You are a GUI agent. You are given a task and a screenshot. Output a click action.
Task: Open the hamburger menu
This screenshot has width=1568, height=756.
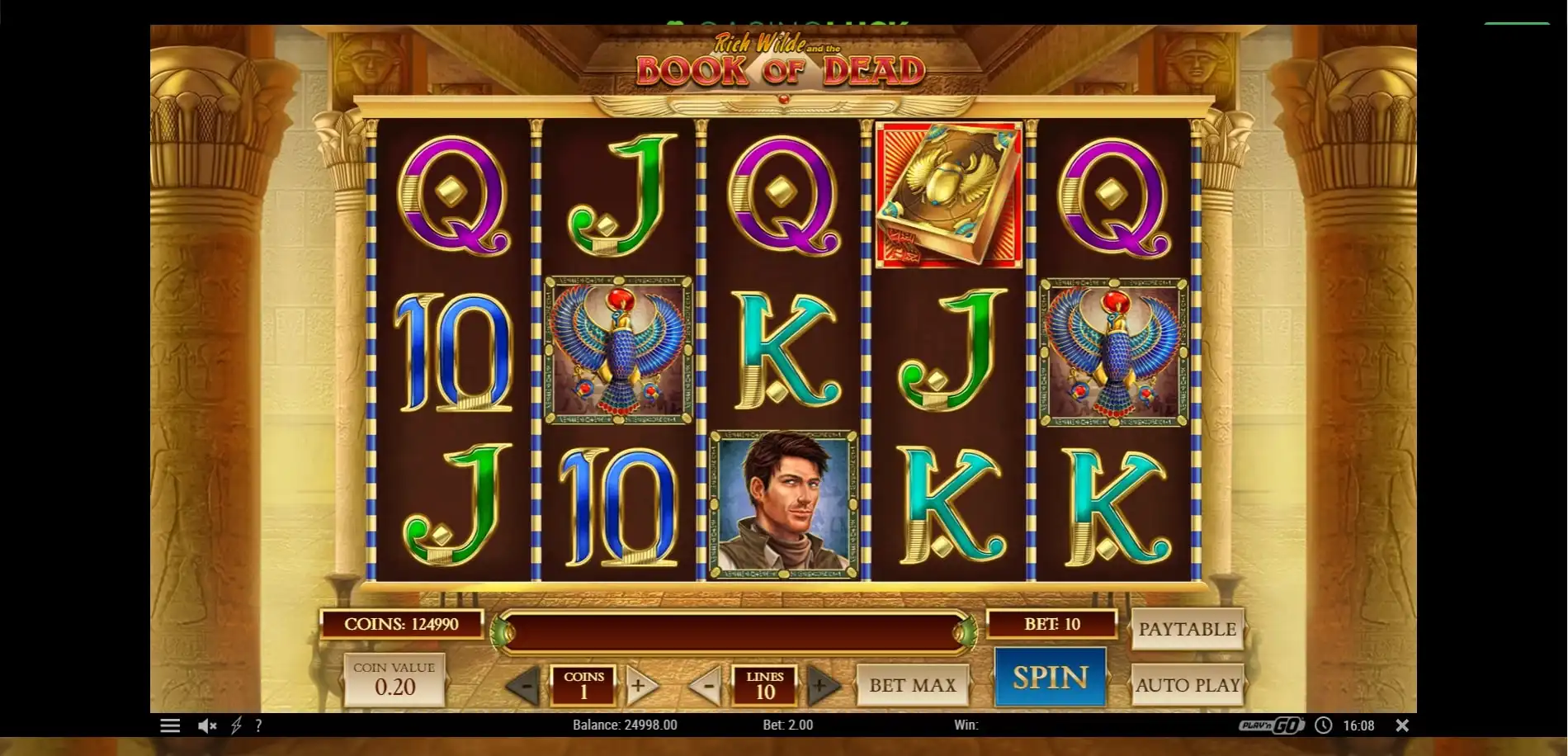coord(170,725)
